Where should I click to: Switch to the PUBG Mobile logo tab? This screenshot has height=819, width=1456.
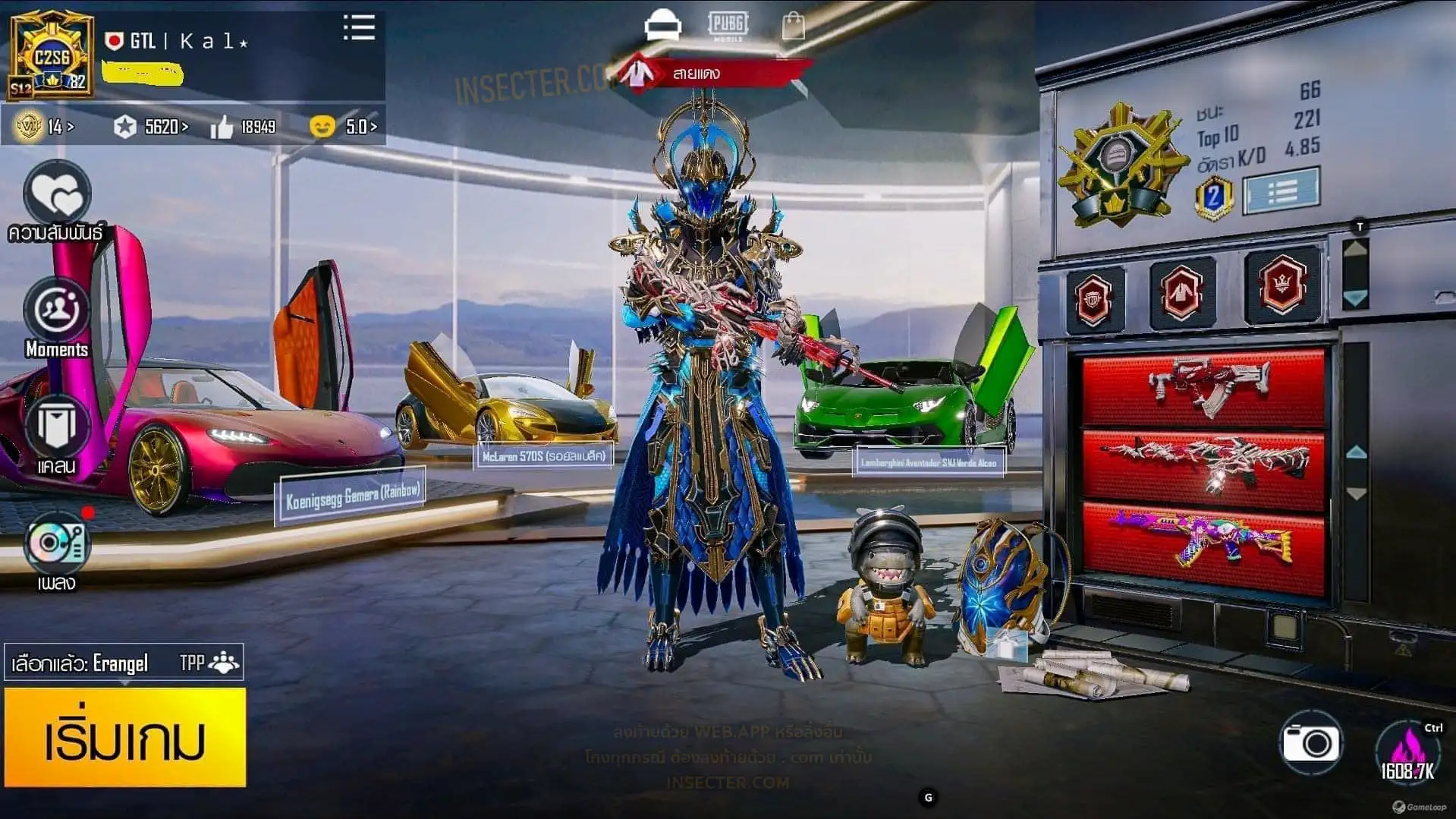tap(728, 26)
